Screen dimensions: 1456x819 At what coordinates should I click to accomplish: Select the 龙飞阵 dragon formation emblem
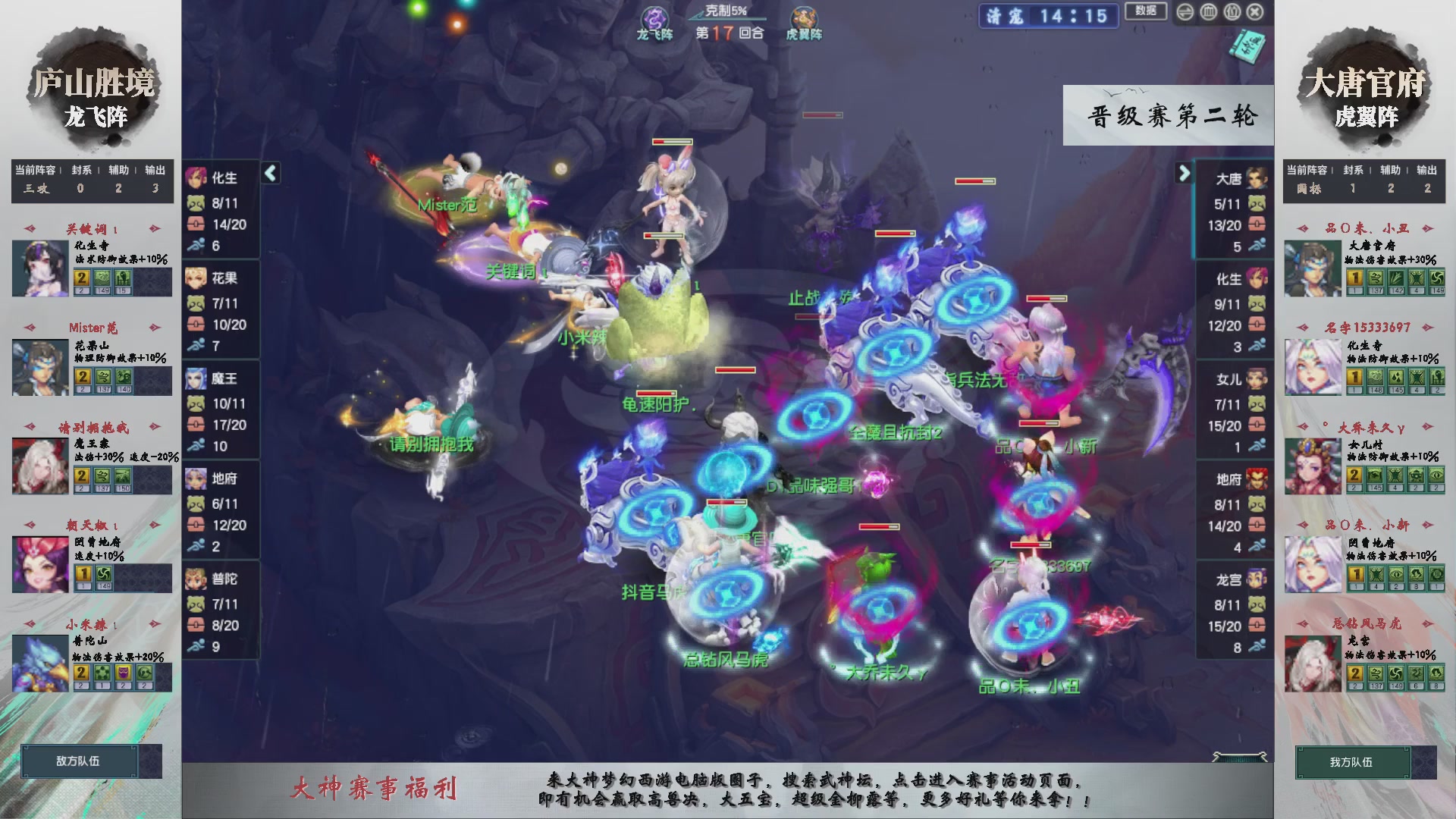coord(654,17)
